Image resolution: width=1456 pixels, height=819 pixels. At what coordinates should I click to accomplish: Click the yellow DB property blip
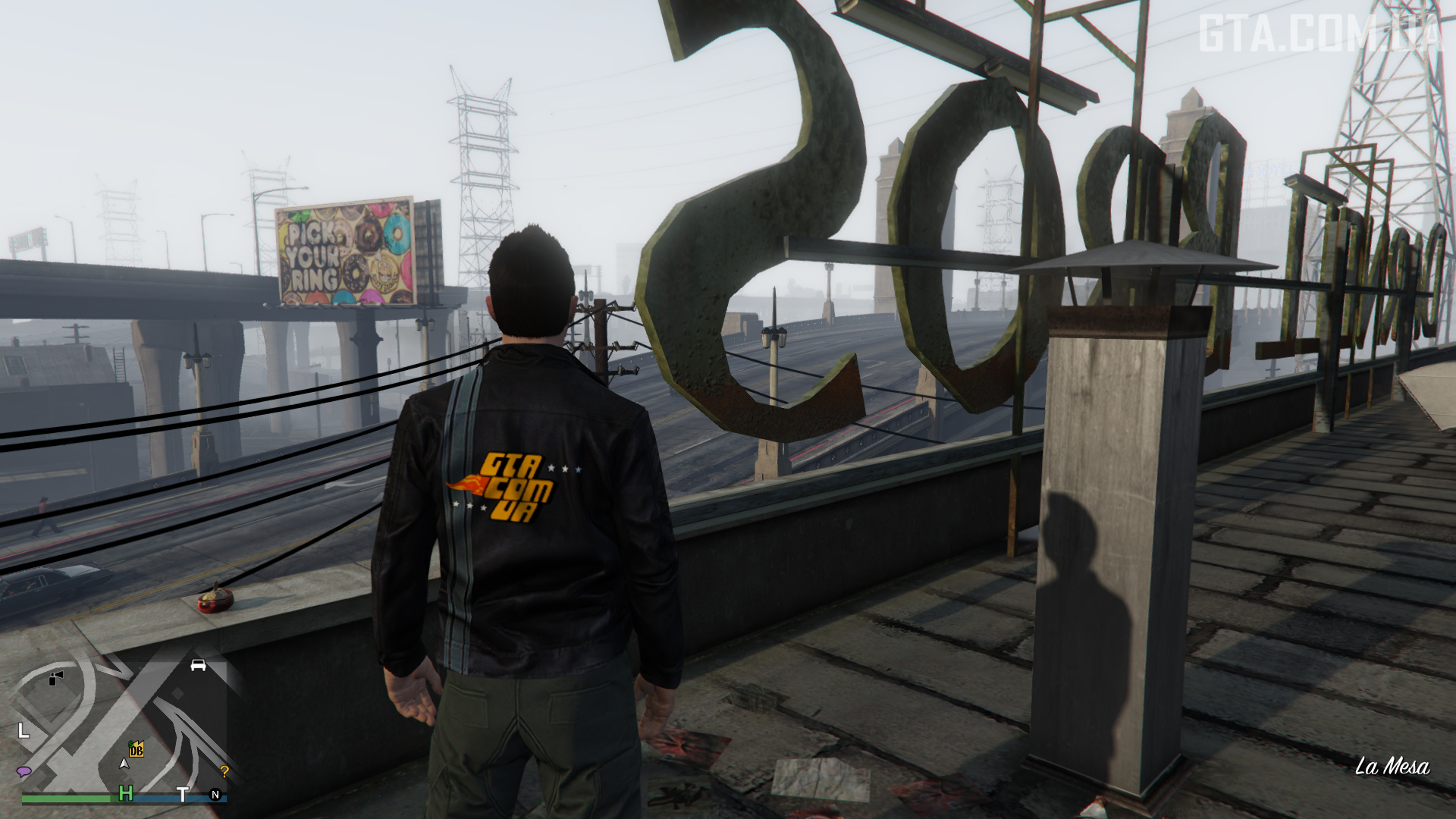[136, 750]
